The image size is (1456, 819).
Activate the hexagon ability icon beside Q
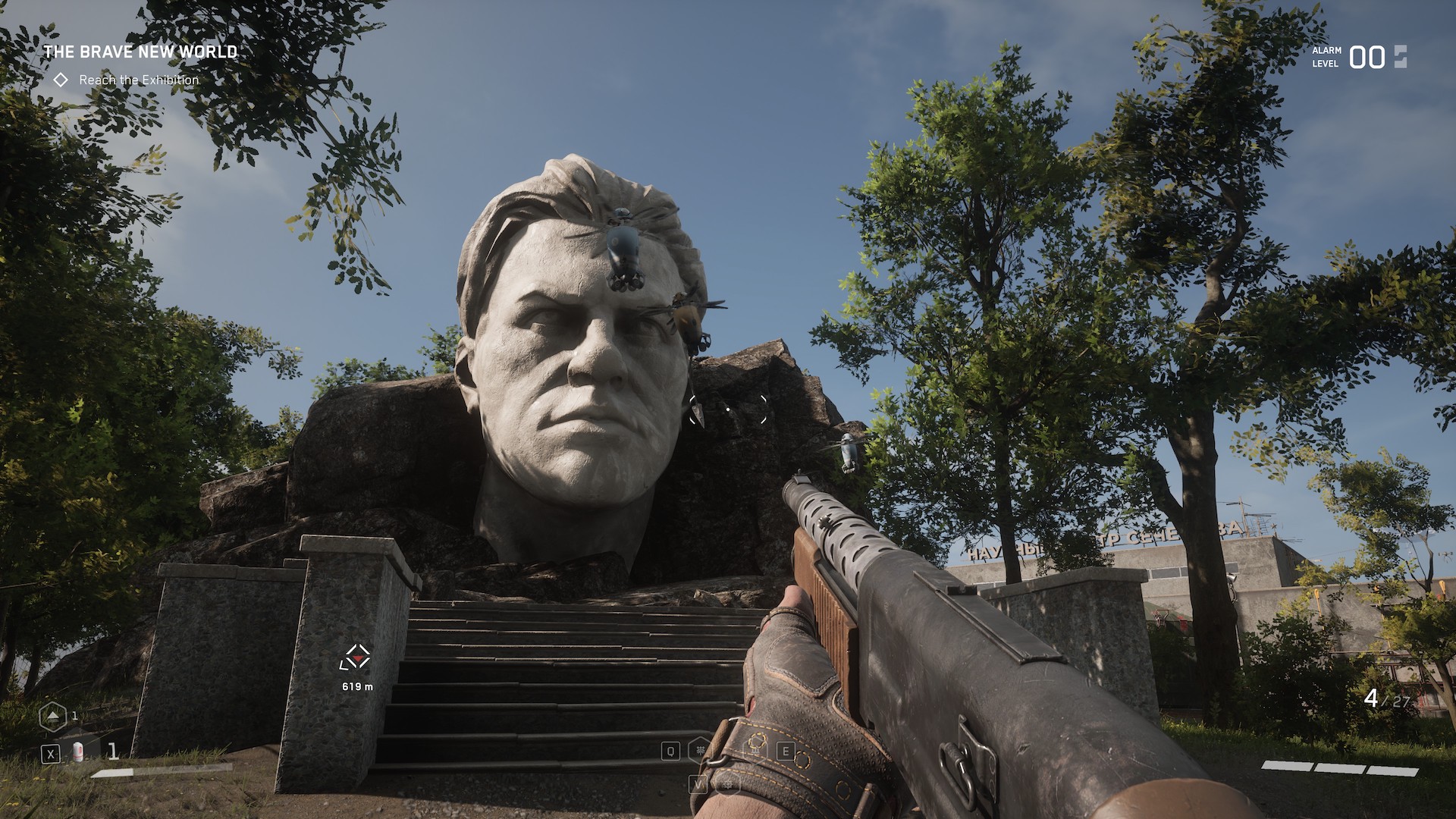[699, 750]
